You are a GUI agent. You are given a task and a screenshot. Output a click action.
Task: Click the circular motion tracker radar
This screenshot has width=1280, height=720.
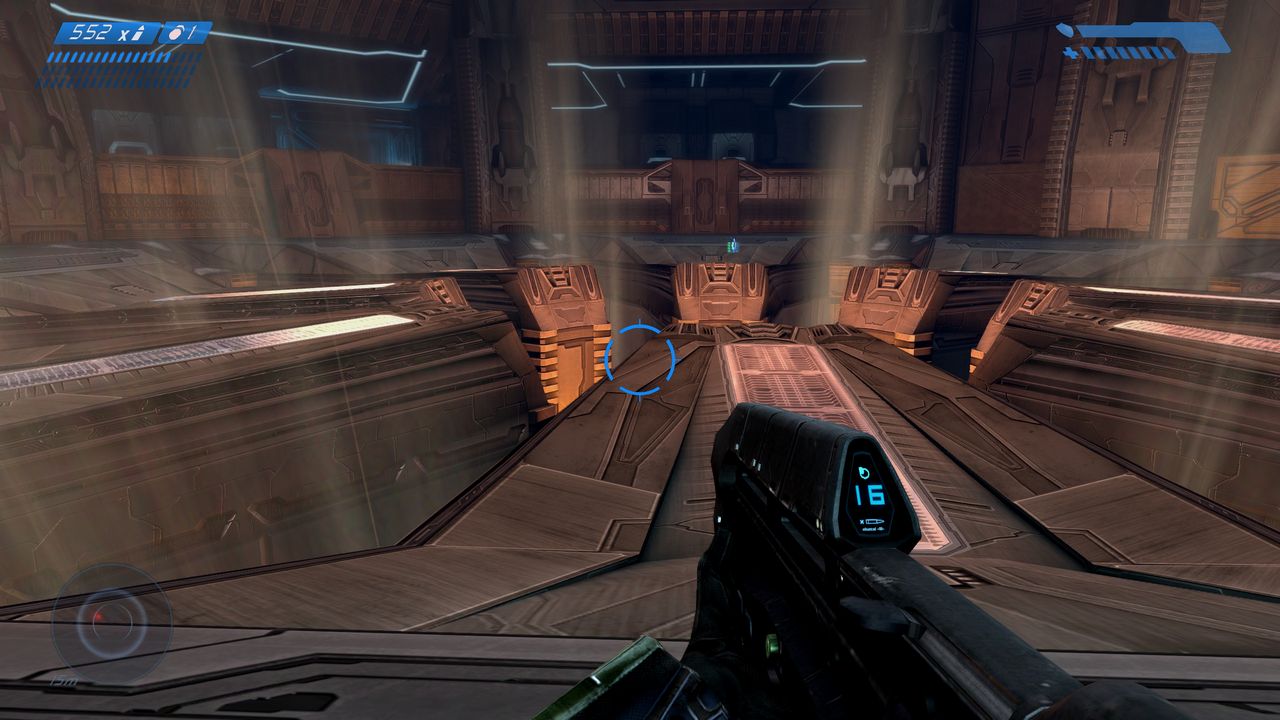click(x=111, y=623)
